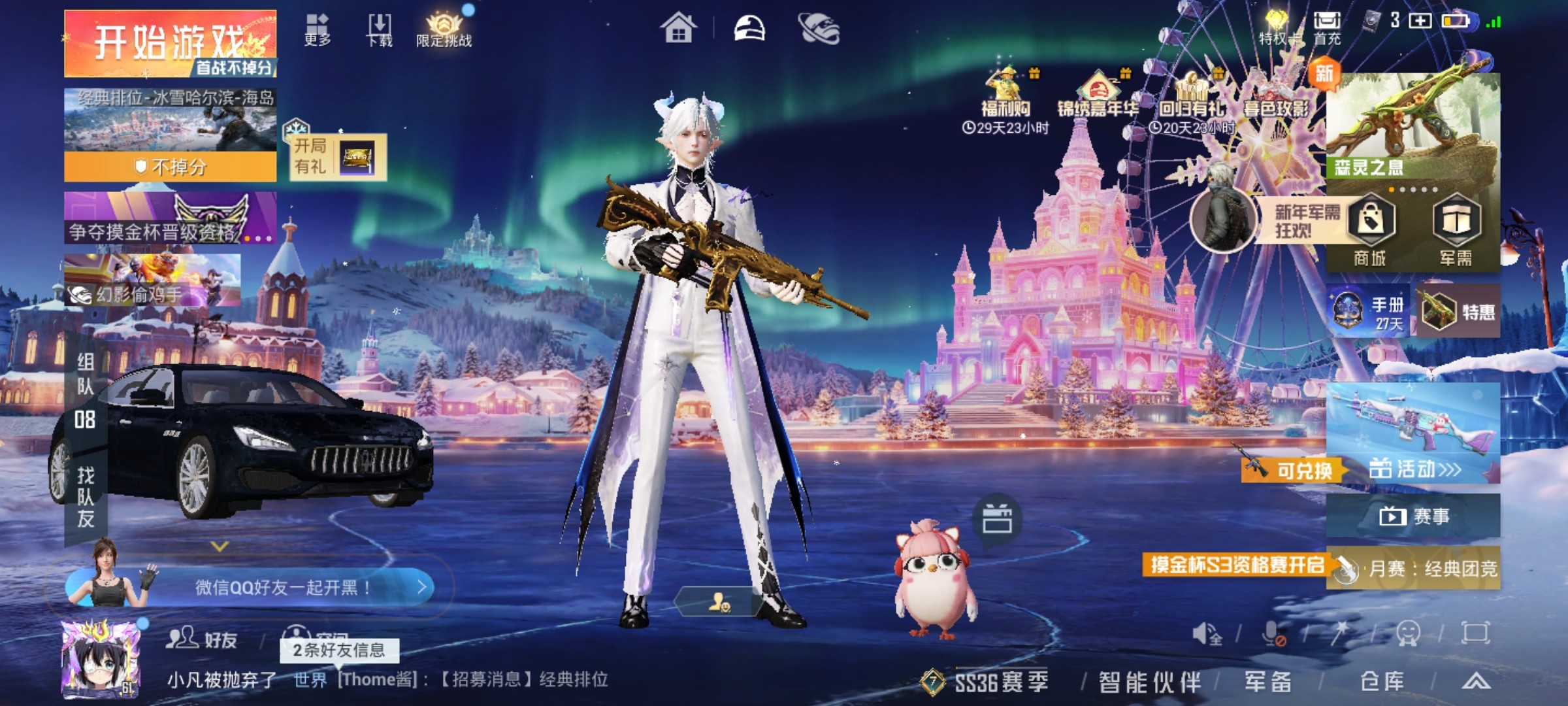View the 活动 events panel
This screenshot has width=1568, height=706.
(x=1413, y=469)
